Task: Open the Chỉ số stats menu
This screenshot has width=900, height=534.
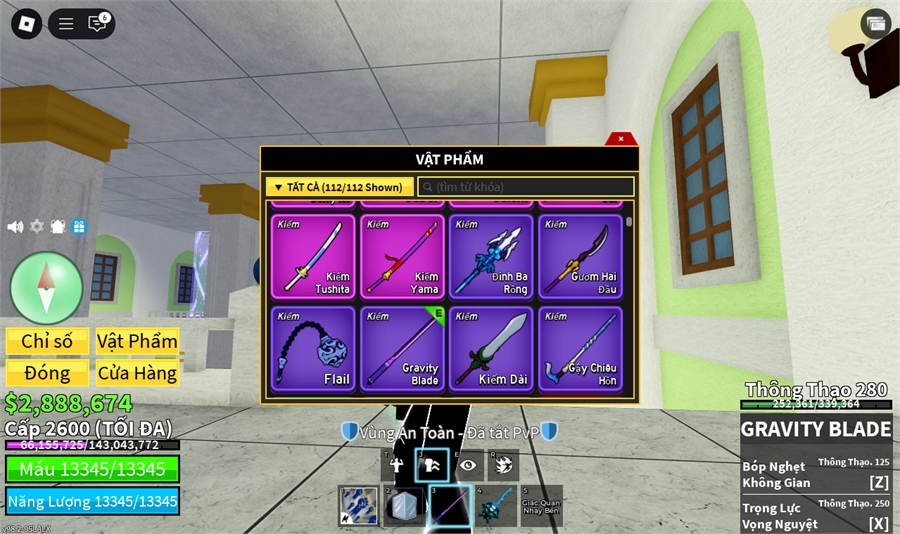Action: pyautogui.click(x=47, y=341)
